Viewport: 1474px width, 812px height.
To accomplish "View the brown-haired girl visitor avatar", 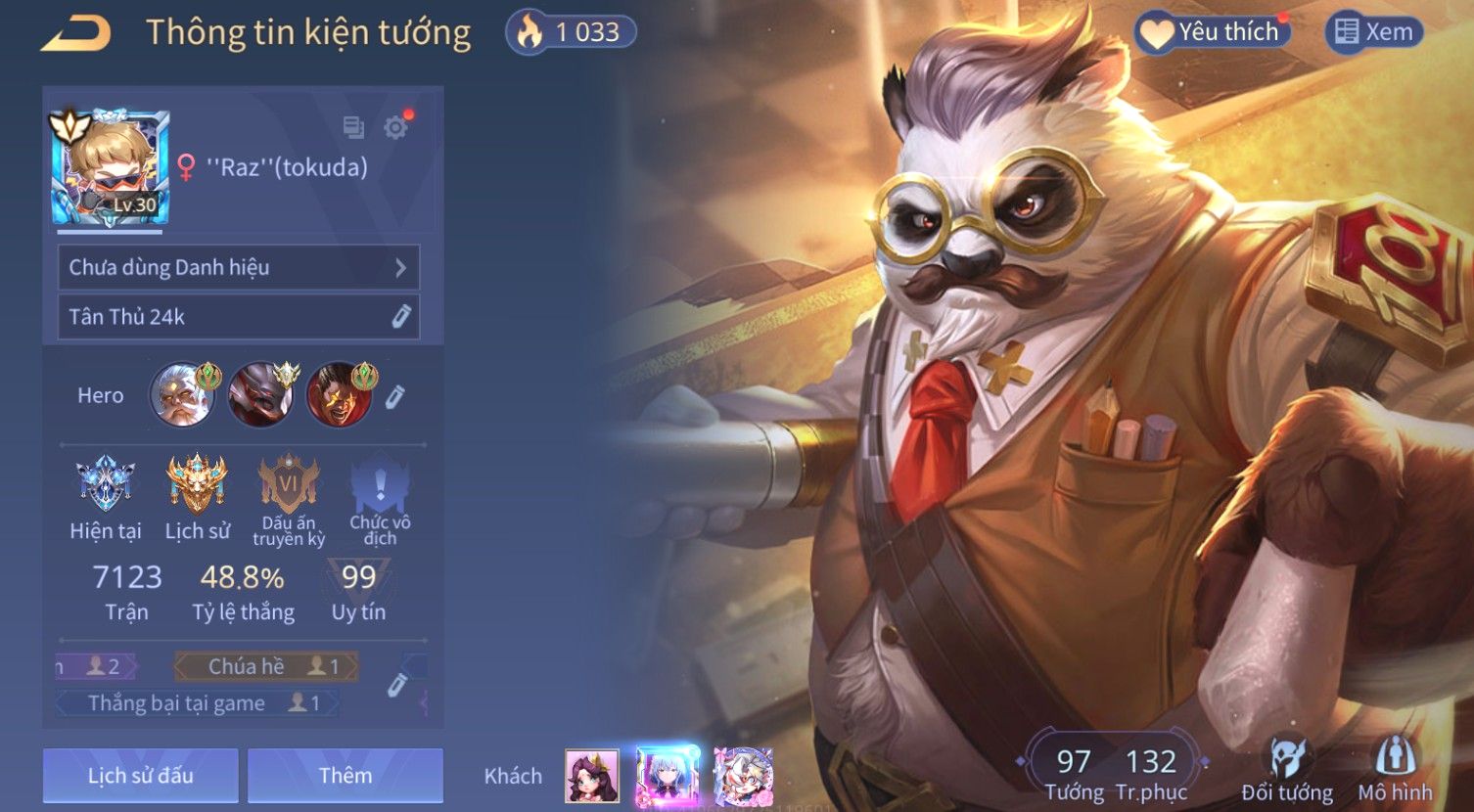I will [x=592, y=776].
